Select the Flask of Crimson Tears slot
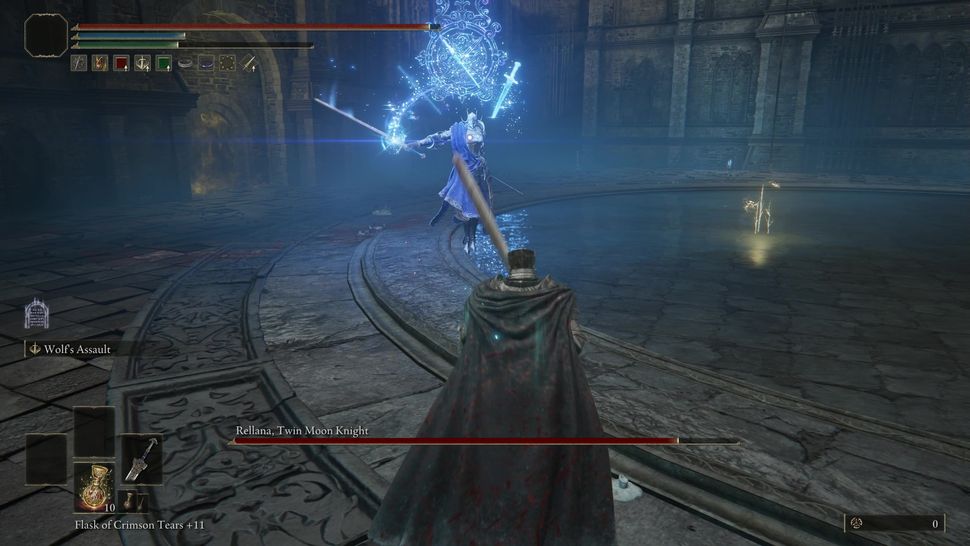The width and height of the screenshot is (970, 546). (x=94, y=486)
